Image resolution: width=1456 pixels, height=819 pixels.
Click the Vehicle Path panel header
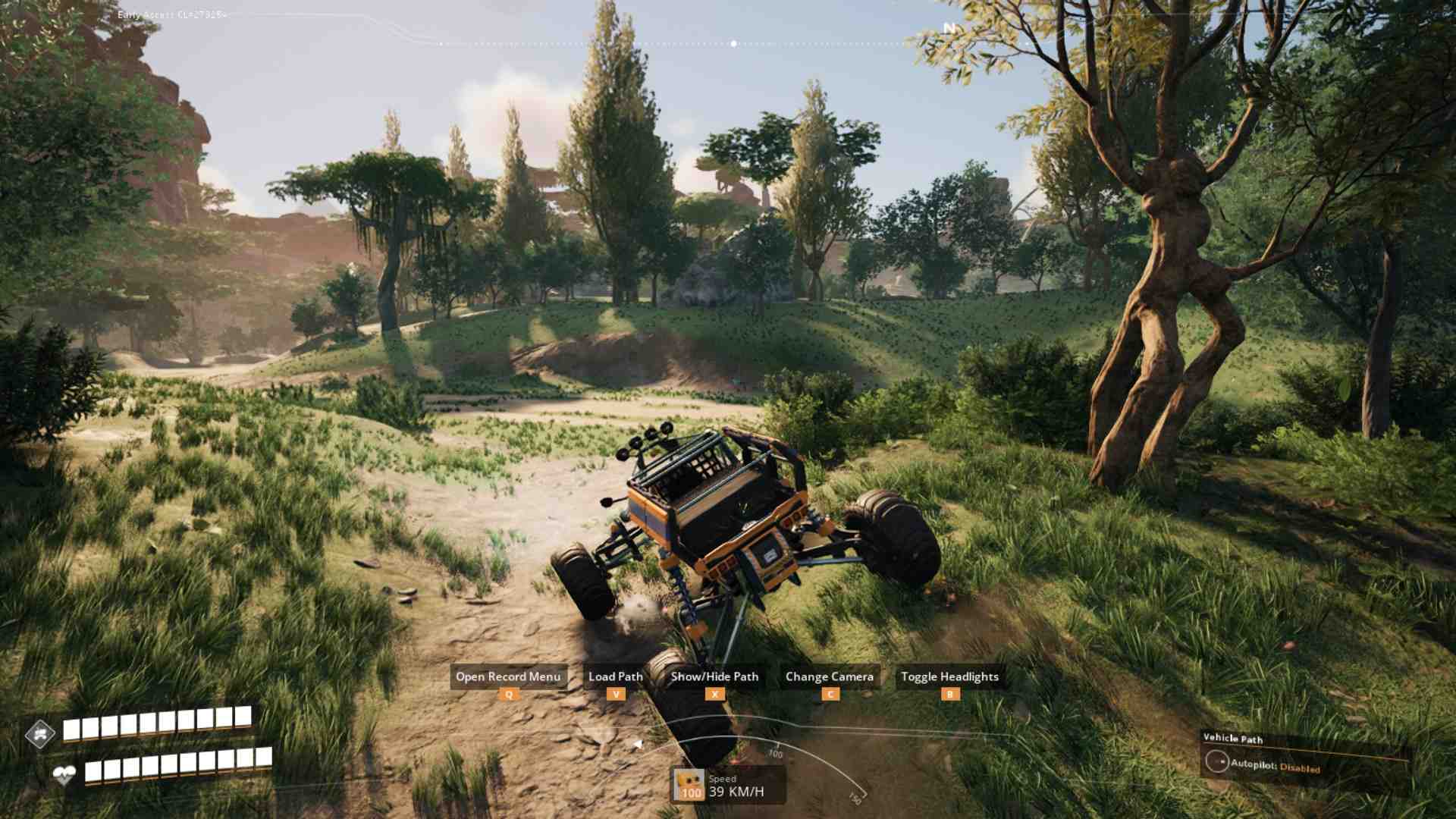pyautogui.click(x=1234, y=739)
